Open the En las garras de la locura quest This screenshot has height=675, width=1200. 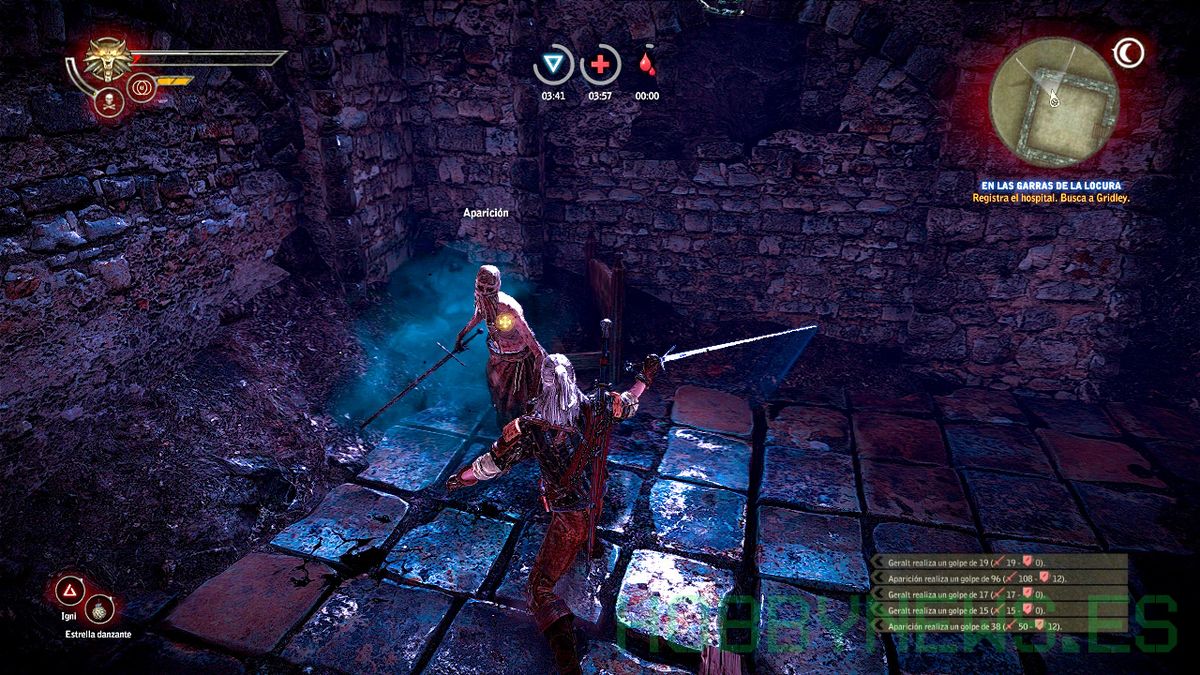pyautogui.click(x=1049, y=186)
